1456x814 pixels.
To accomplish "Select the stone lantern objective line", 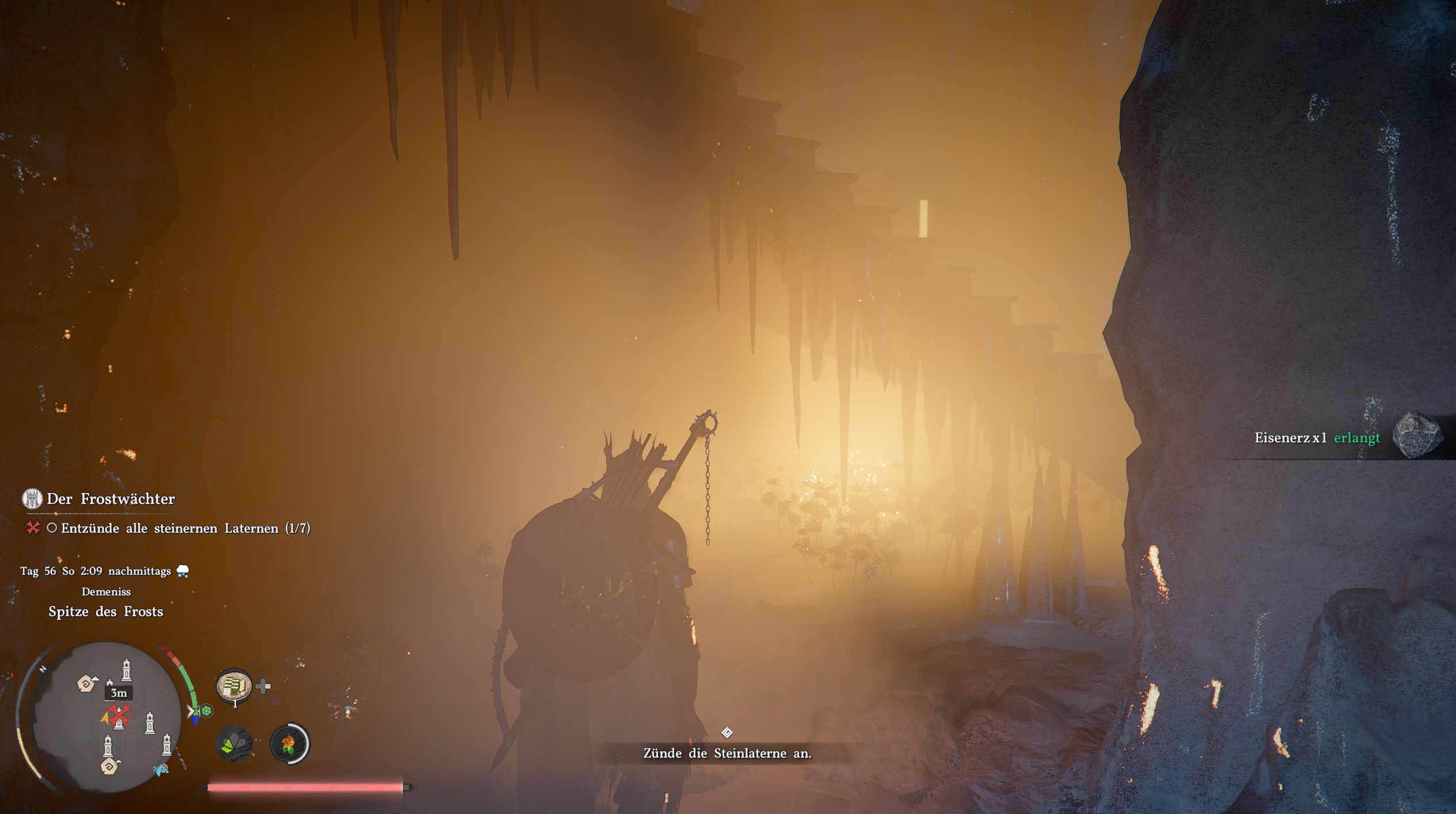I will 185,528.
